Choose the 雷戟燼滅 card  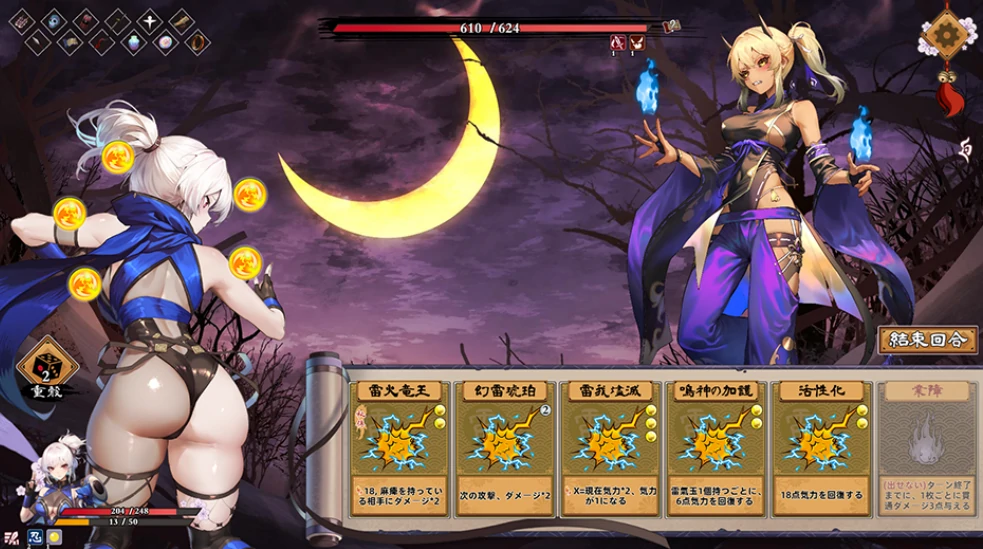click(x=609, y=445)
